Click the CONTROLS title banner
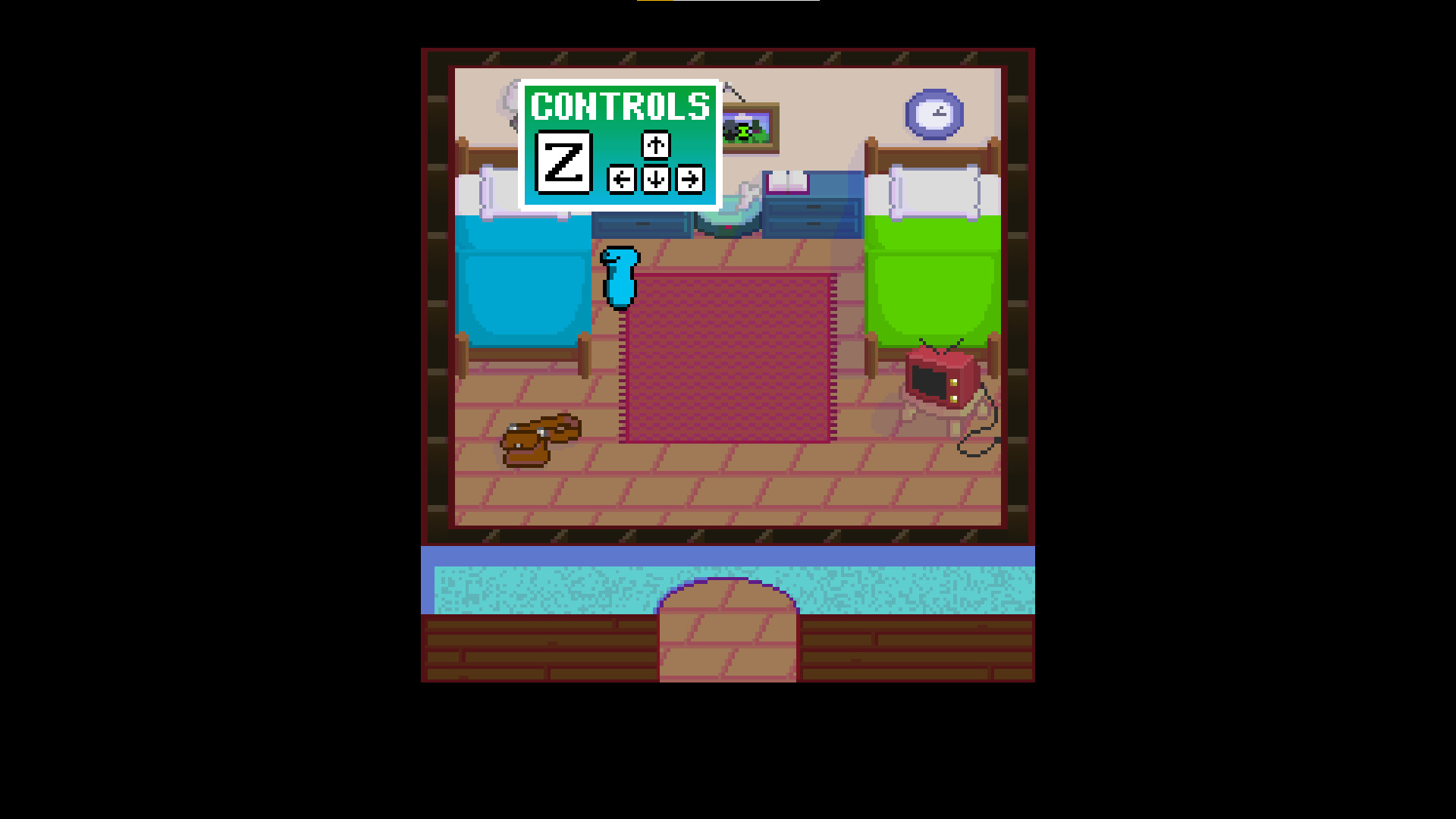The height and width of the screenshot is (819, 1456). pyautogui.click(x=620, y=108)
